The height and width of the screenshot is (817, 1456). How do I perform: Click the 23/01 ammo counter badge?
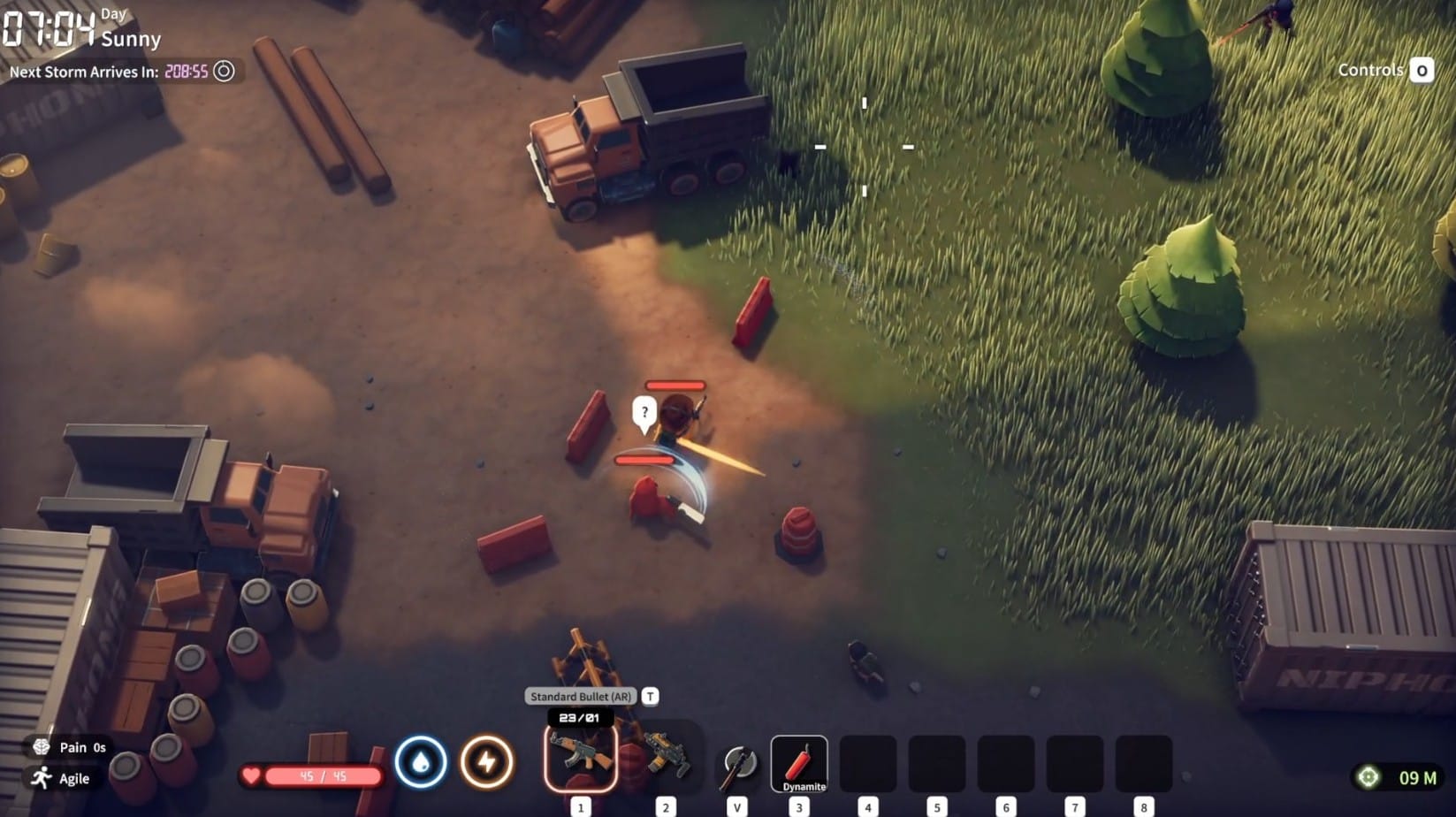pos(579,718)
